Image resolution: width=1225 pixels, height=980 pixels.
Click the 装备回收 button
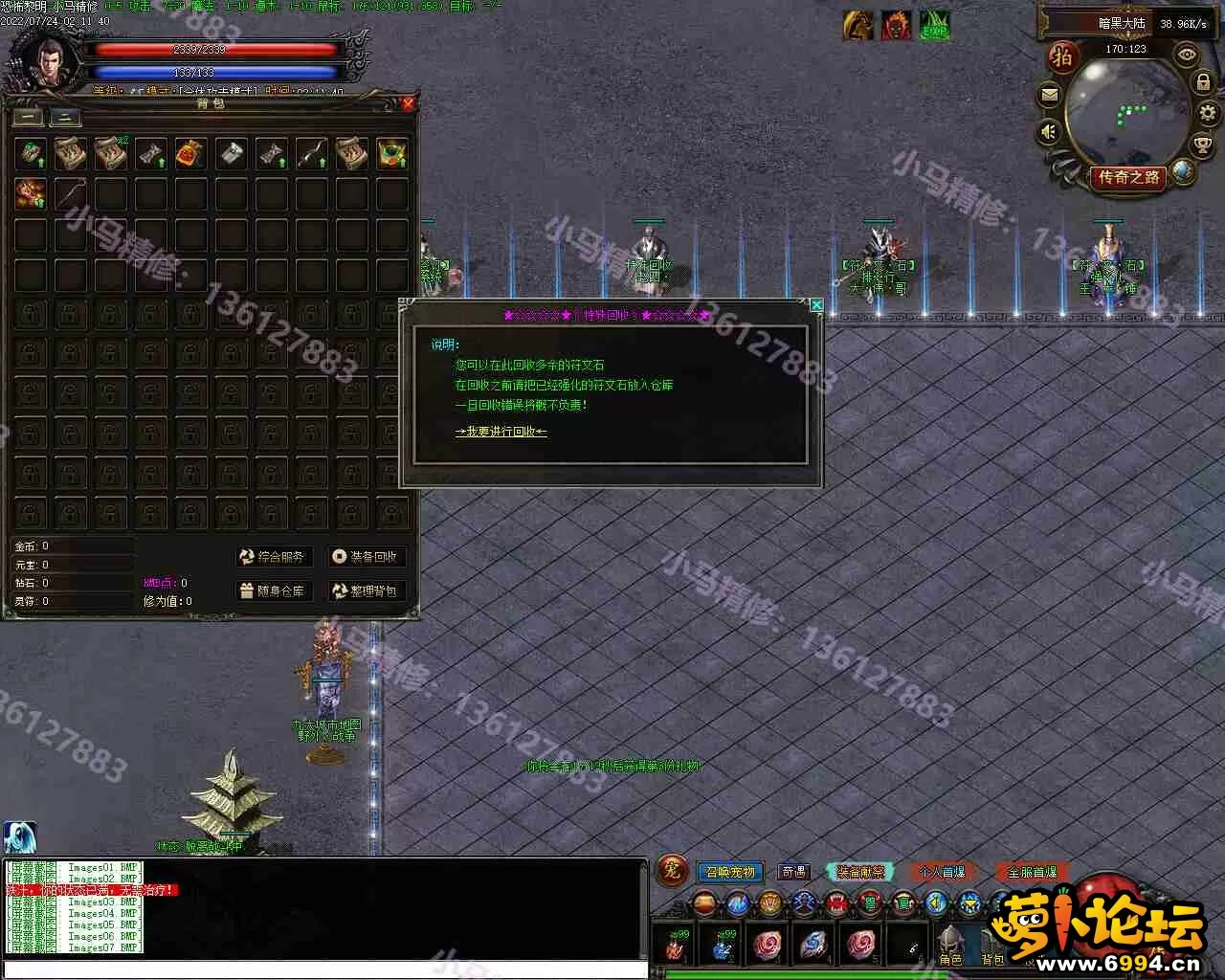tap(365, 556)
